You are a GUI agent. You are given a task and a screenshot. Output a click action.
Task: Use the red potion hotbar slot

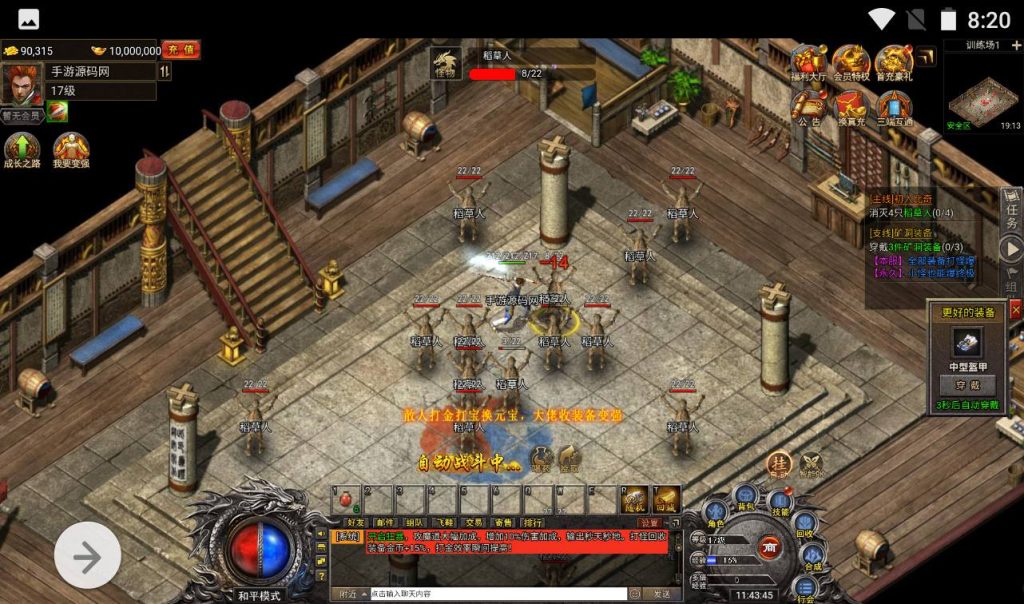pos(346,498)
